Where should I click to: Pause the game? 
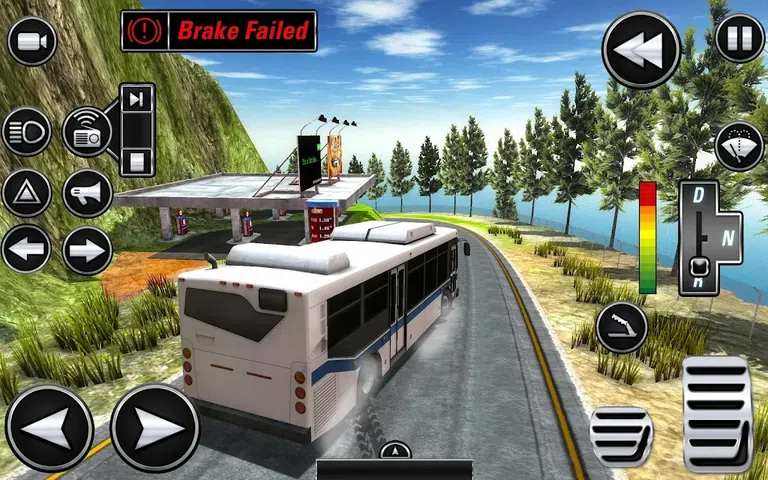point(740,40)
